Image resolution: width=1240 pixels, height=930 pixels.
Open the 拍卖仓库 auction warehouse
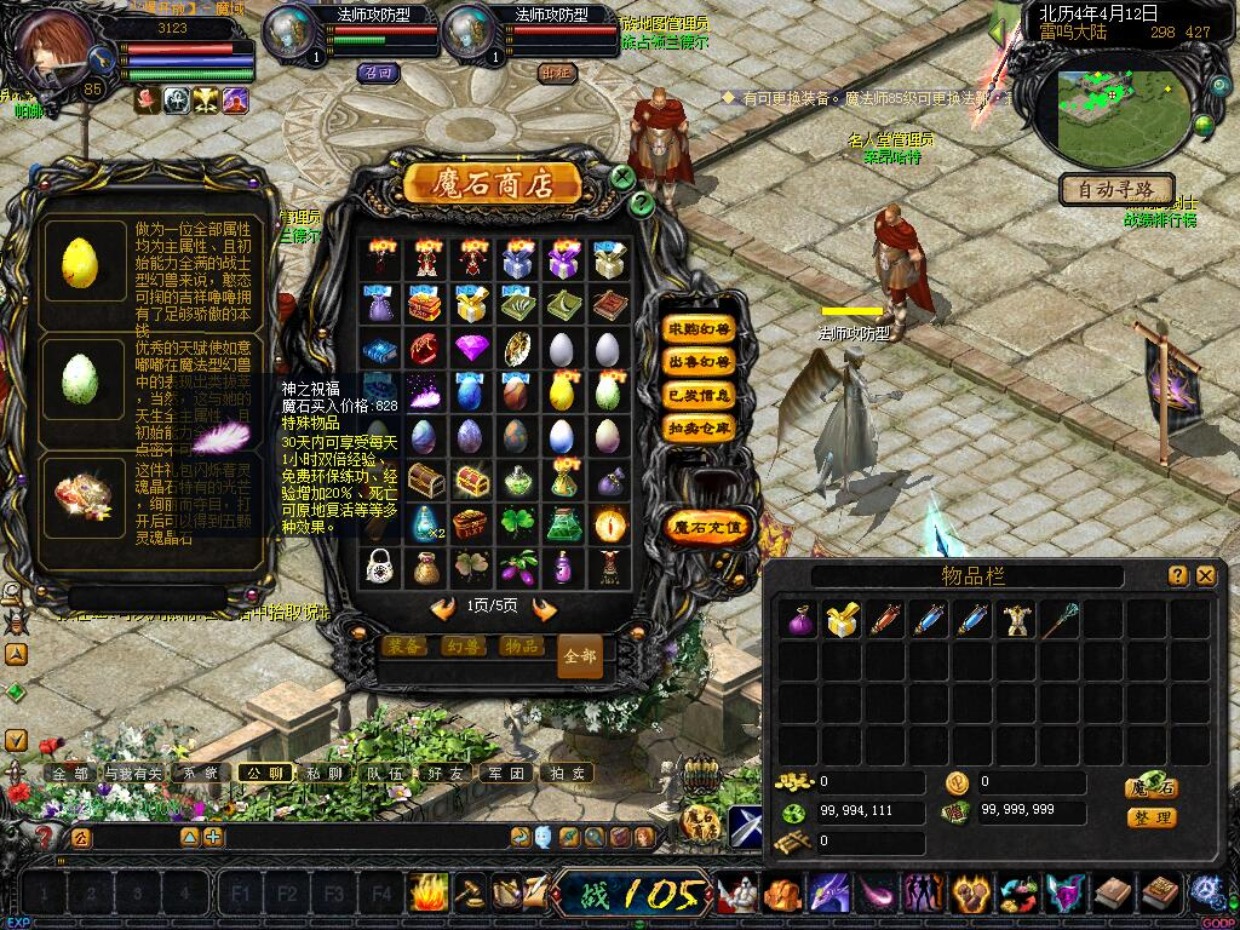pos(698,427)
